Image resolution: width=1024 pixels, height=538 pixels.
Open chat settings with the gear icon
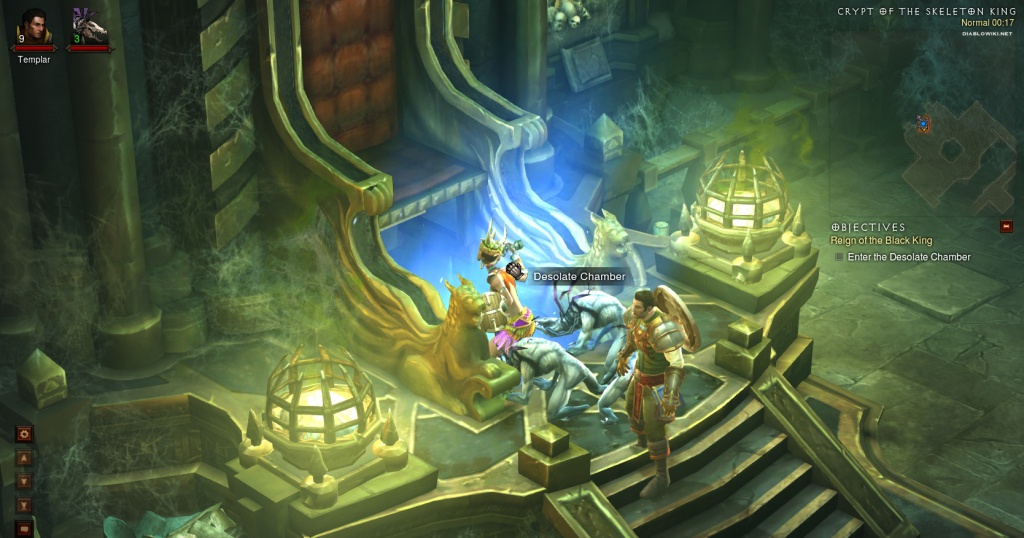point(25,435)
